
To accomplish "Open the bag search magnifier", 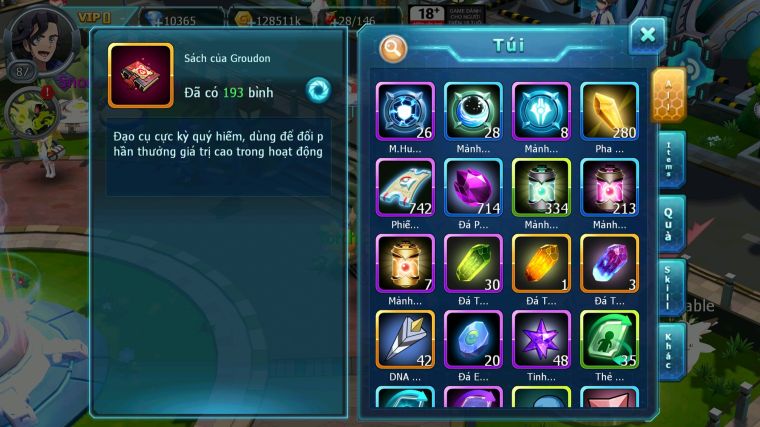I will 394,47.
